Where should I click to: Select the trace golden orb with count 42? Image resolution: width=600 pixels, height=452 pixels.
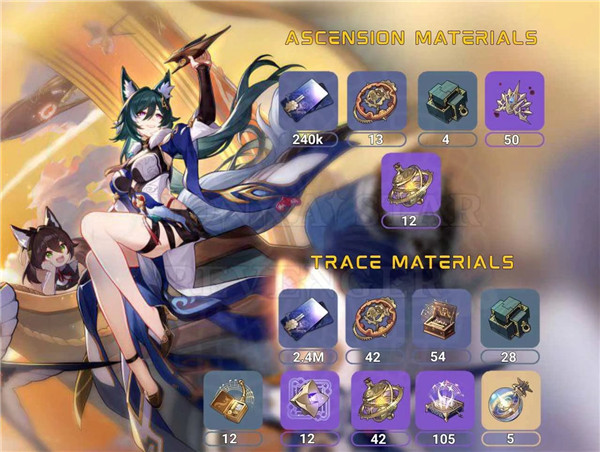click(x=376, y=400)
